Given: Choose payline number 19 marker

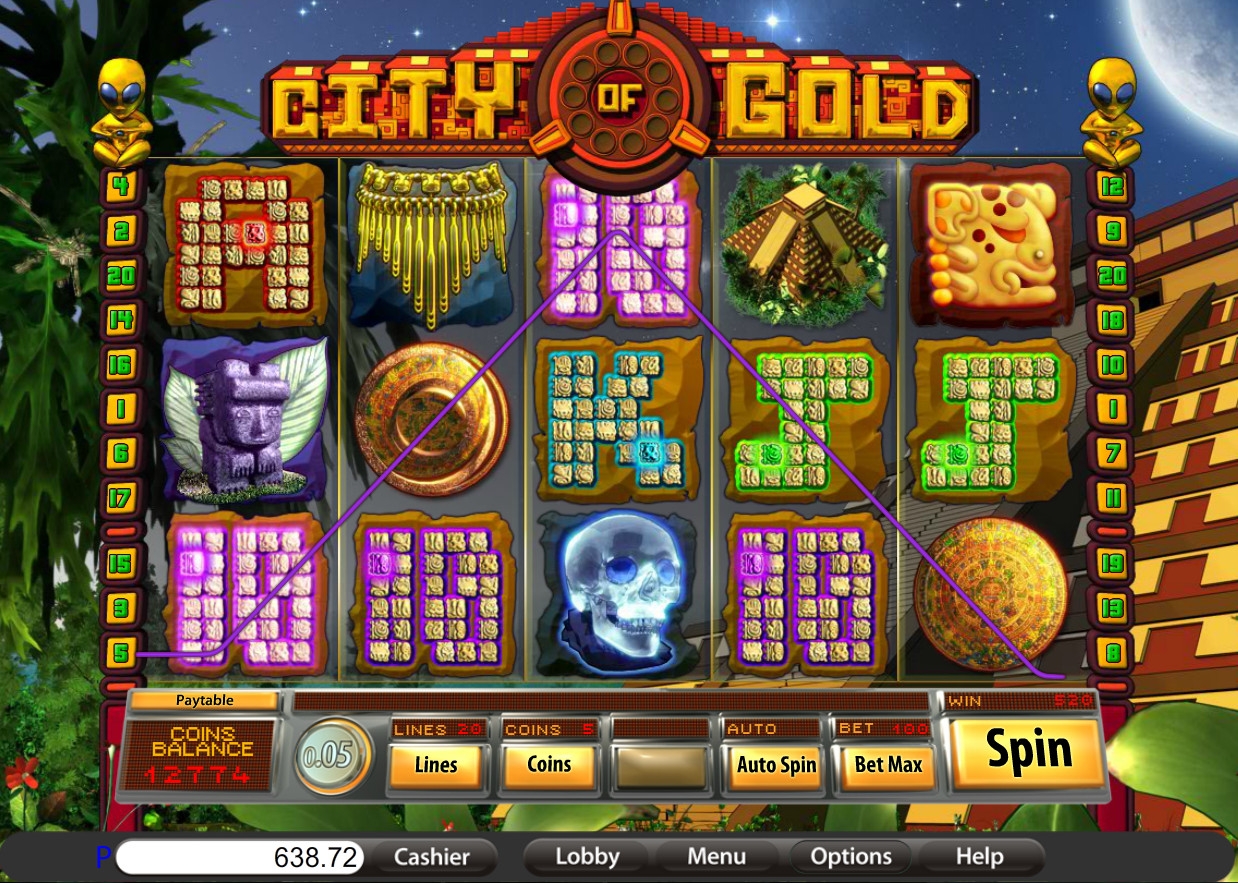Looking at the screenshot, I should click(1112, 563).
